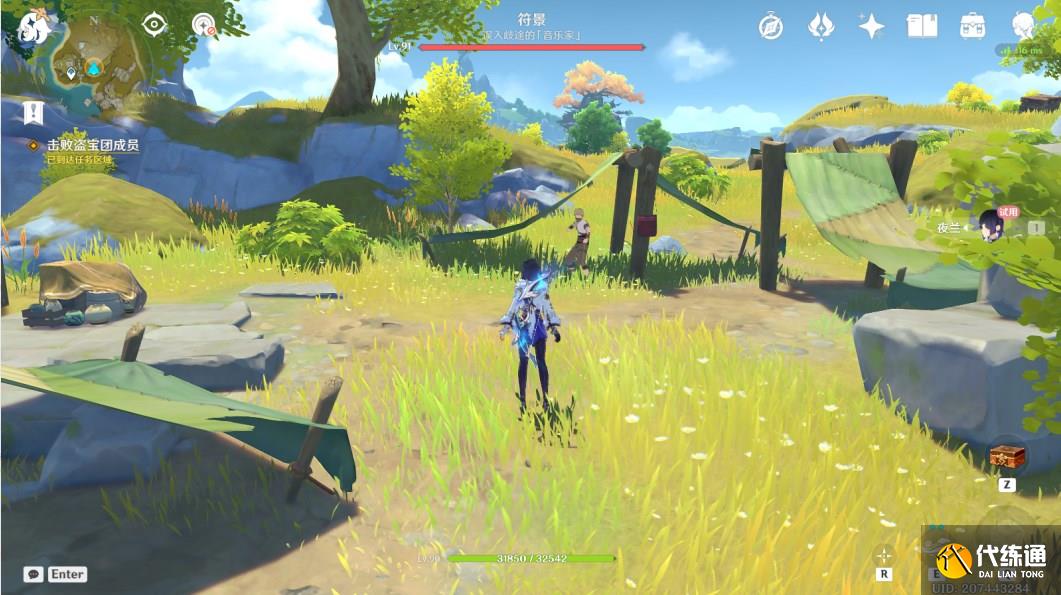Open the character screen icon
The image size is (1061, 595).
pos(1022,26)
